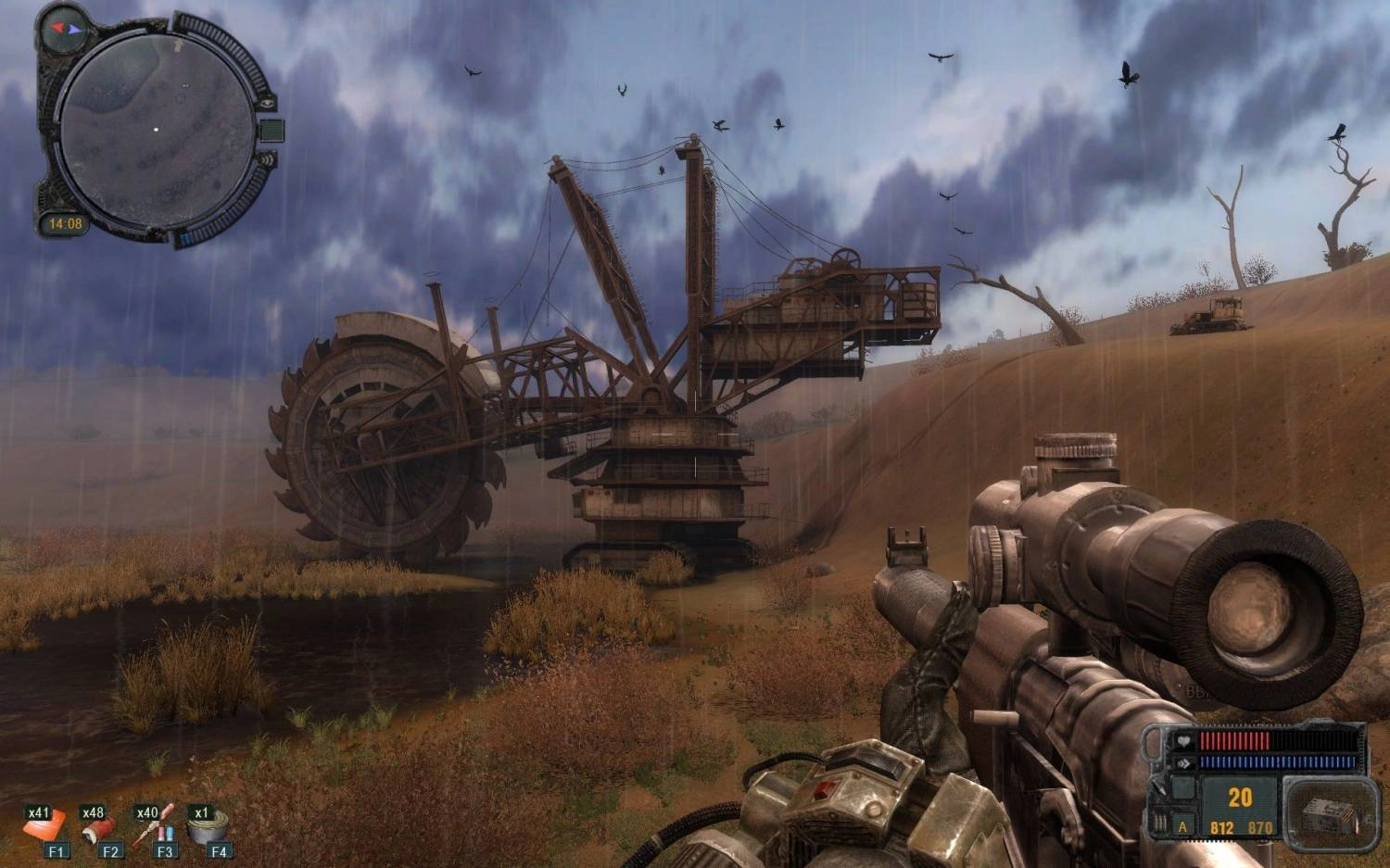This screenshot has height=868, width=1390.
Task: Select the syringe and pills quick slot
Action: (154, 827)
